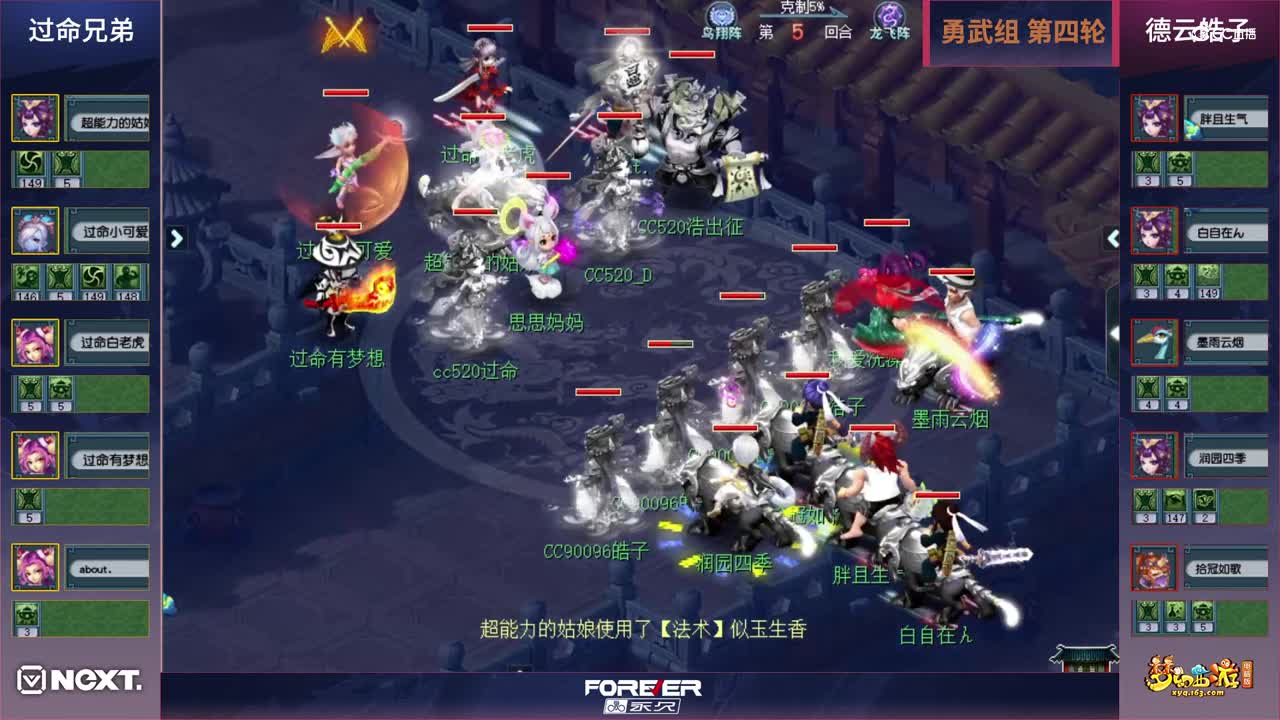Collapse the right sidebar arrow
This screenshot has width=1280, height=720.
click(x=1112, y=240)
